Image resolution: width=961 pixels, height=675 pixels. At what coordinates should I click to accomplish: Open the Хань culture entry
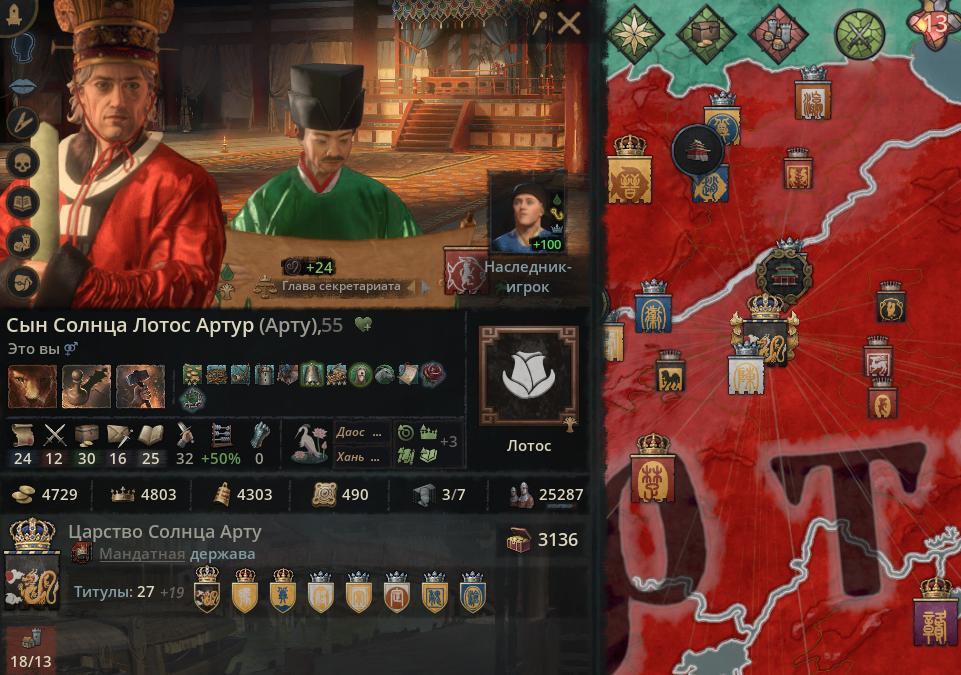point(361,456)
